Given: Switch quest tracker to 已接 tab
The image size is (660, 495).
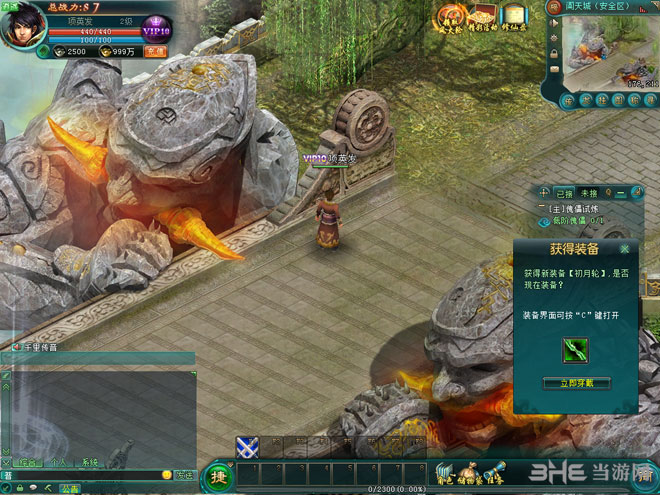Looking at the screenshot, I should [x=564, y=192].
